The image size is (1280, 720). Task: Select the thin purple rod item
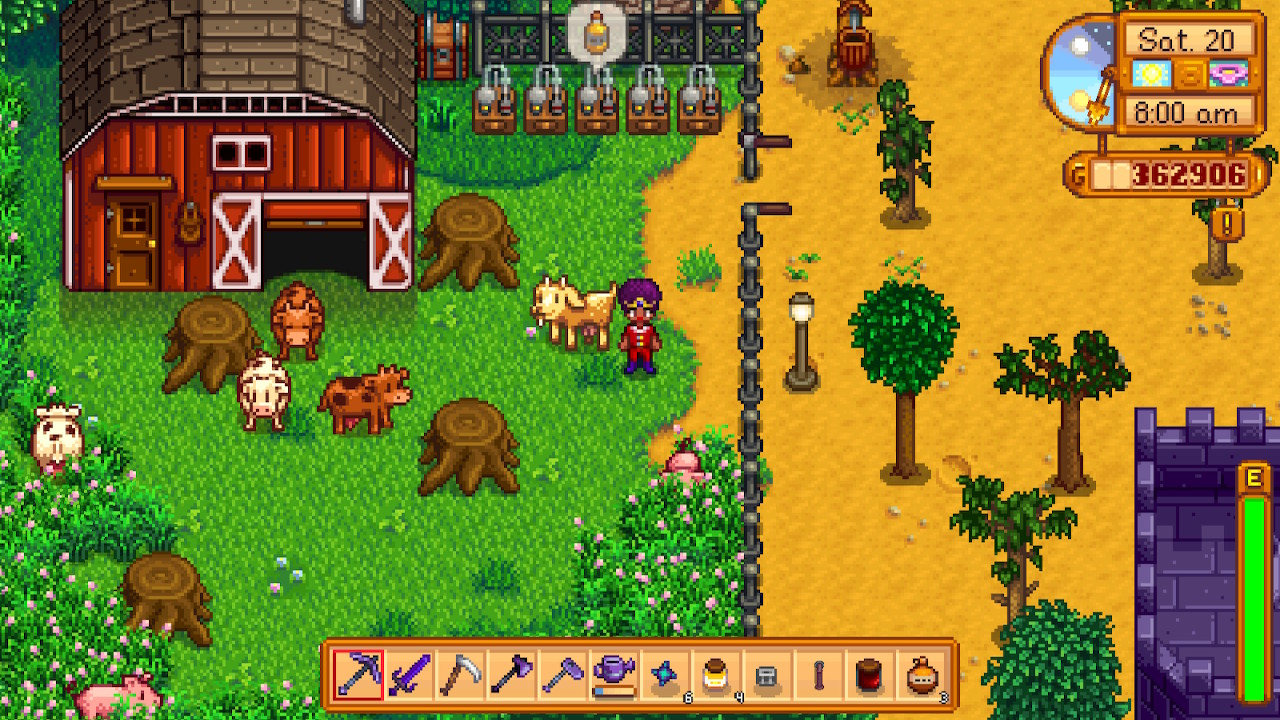coord(820,675)
